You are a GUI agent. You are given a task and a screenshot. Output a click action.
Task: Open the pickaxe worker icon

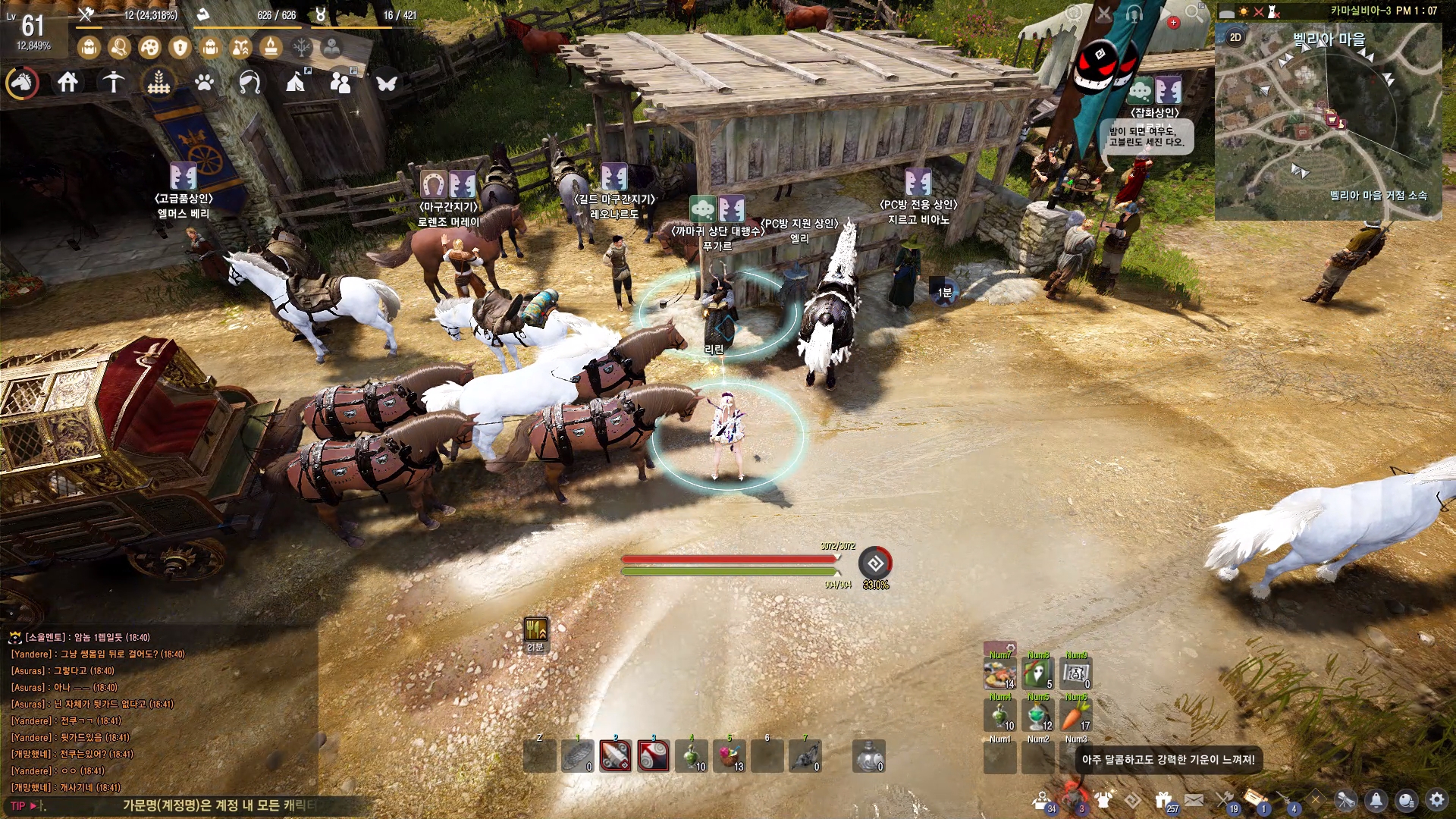(x=114, y=82)
